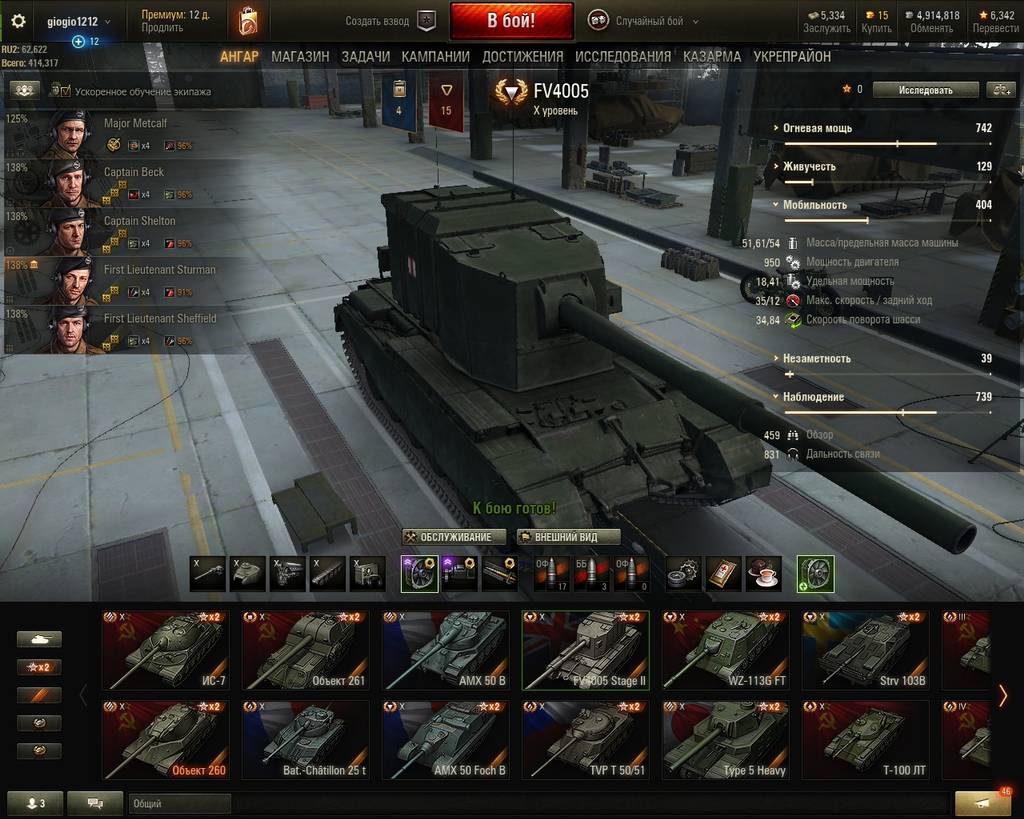This screenshot has width=1024, height=819.
Task: Pick the Strv 103B tank tile
Action: pos(865,650)
